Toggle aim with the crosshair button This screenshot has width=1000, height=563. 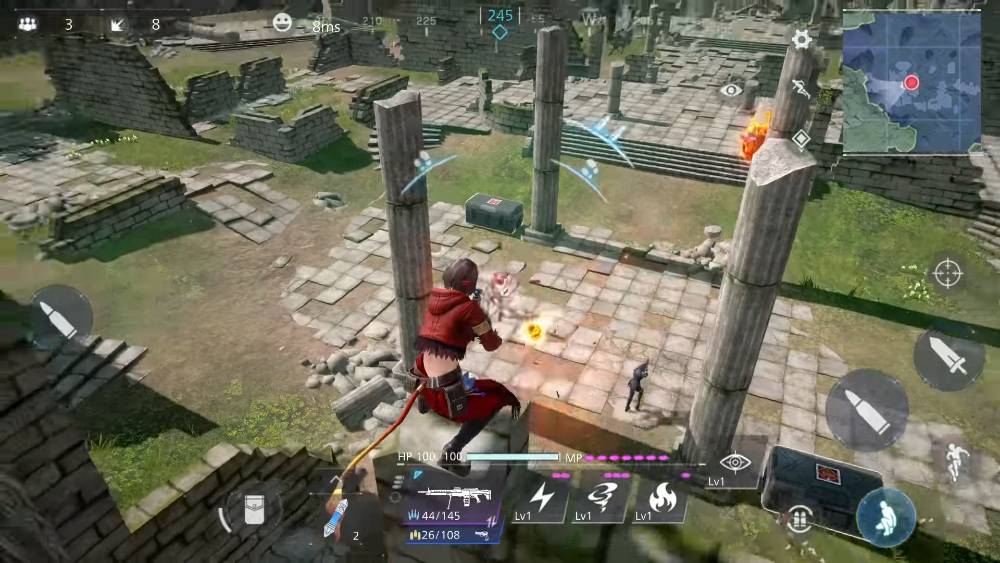pyautogui.click(x=947, y=273)
